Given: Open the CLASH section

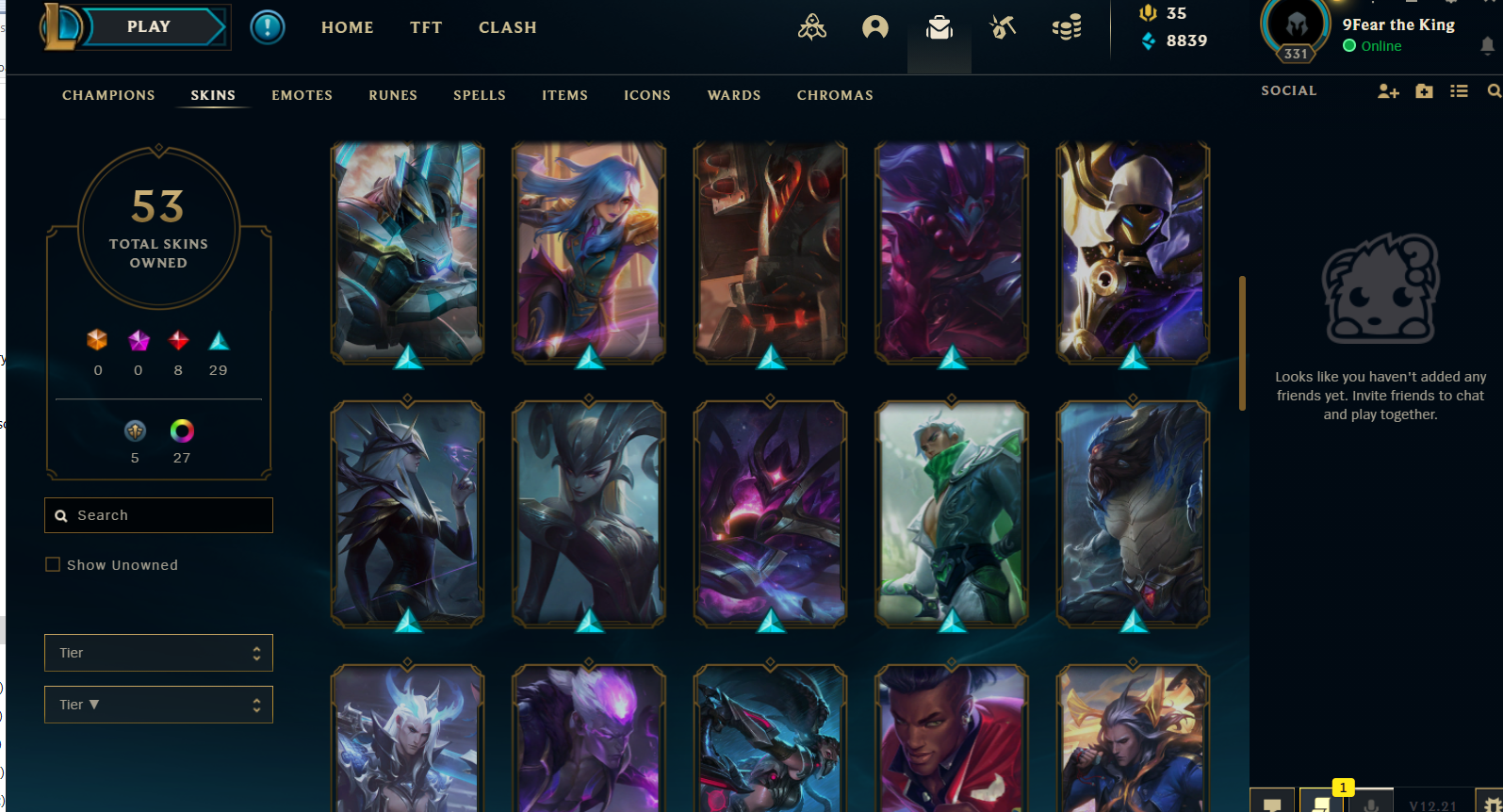Looking at the screenshot, I should click(x=507, y=28).
